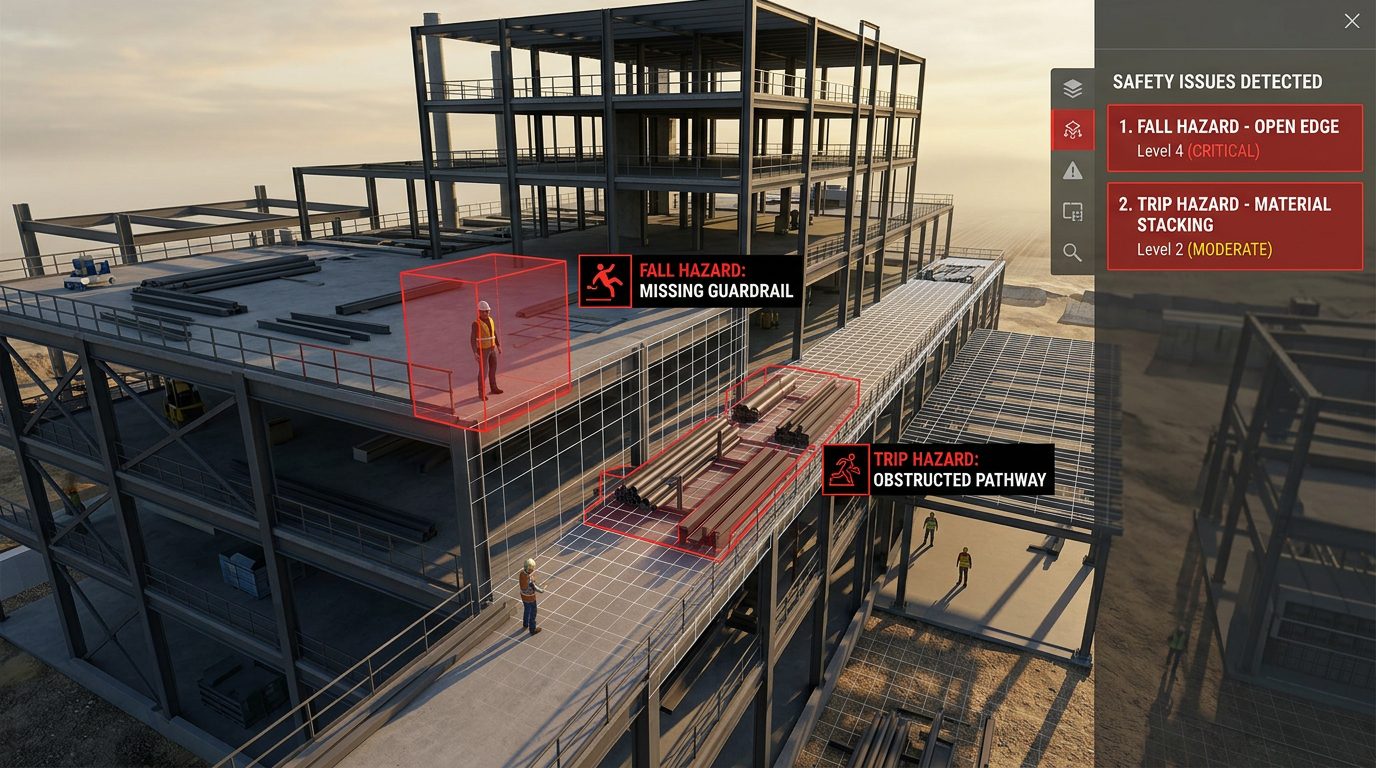Toggle the Layers stack visibility

pyautogui.click(x=1073, y=88)
